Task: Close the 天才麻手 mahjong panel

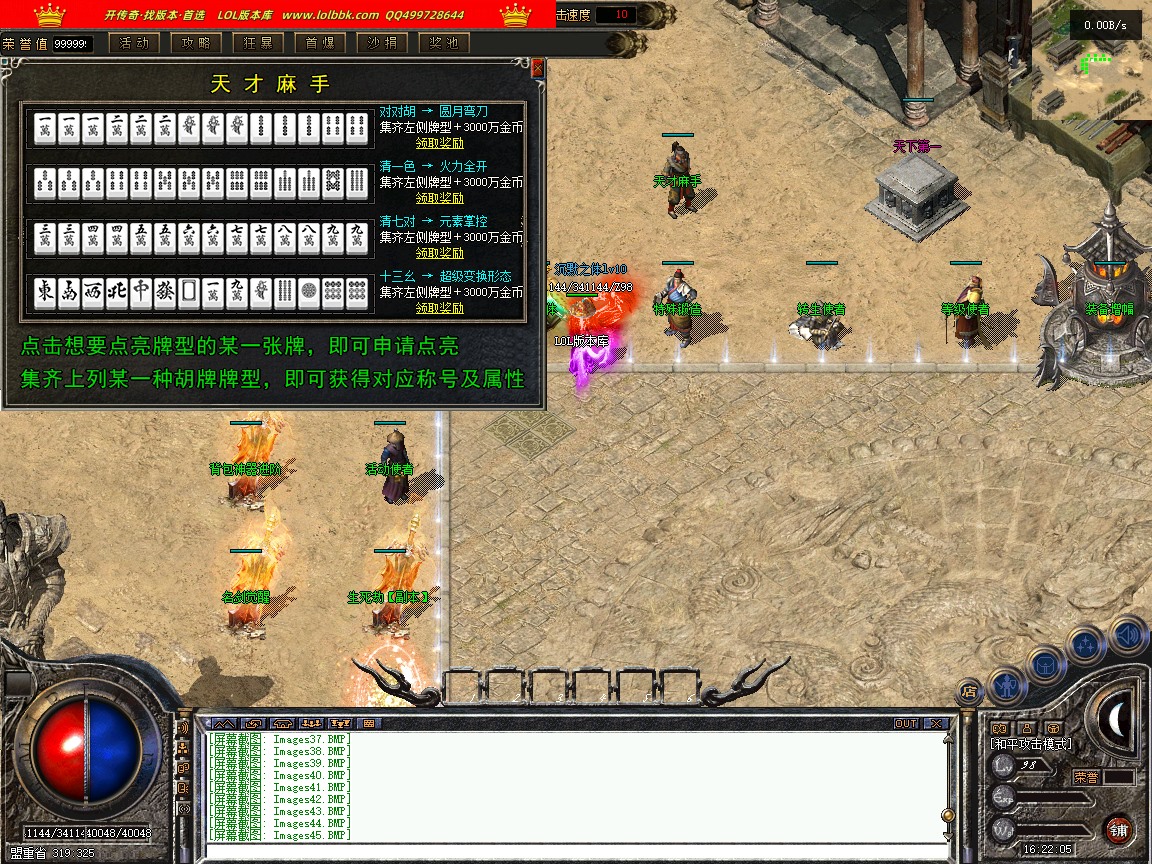Action: click(x=538, y=68)
